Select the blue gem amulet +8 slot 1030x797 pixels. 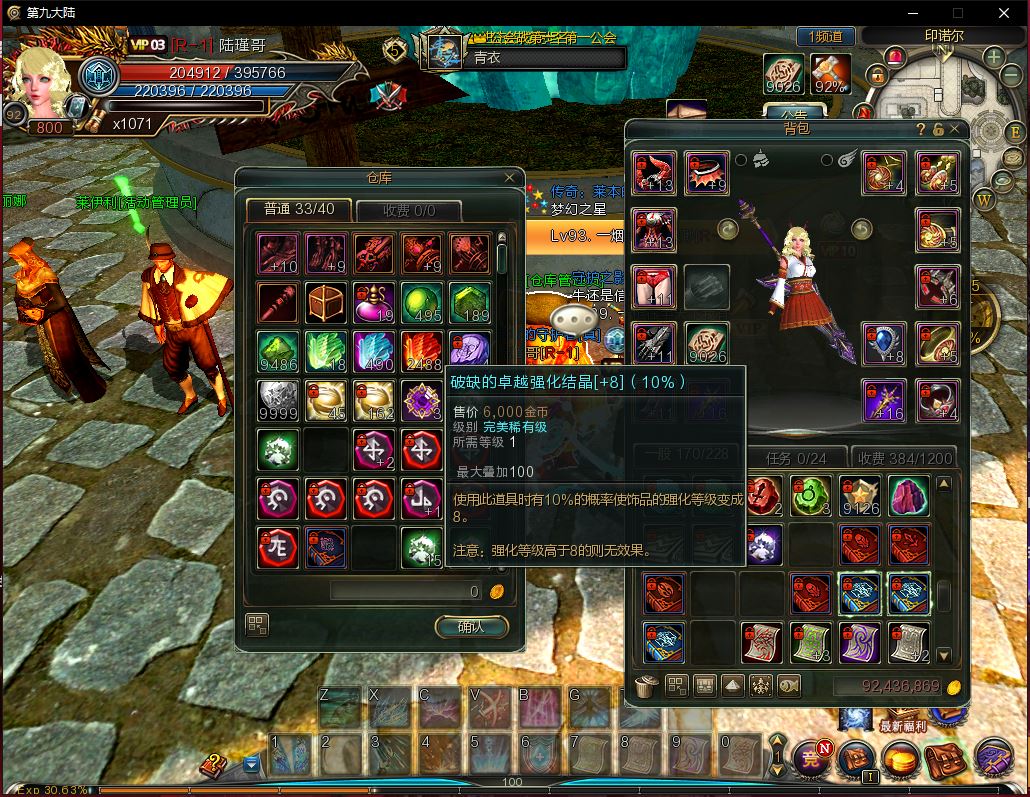[x=885, y=343]
